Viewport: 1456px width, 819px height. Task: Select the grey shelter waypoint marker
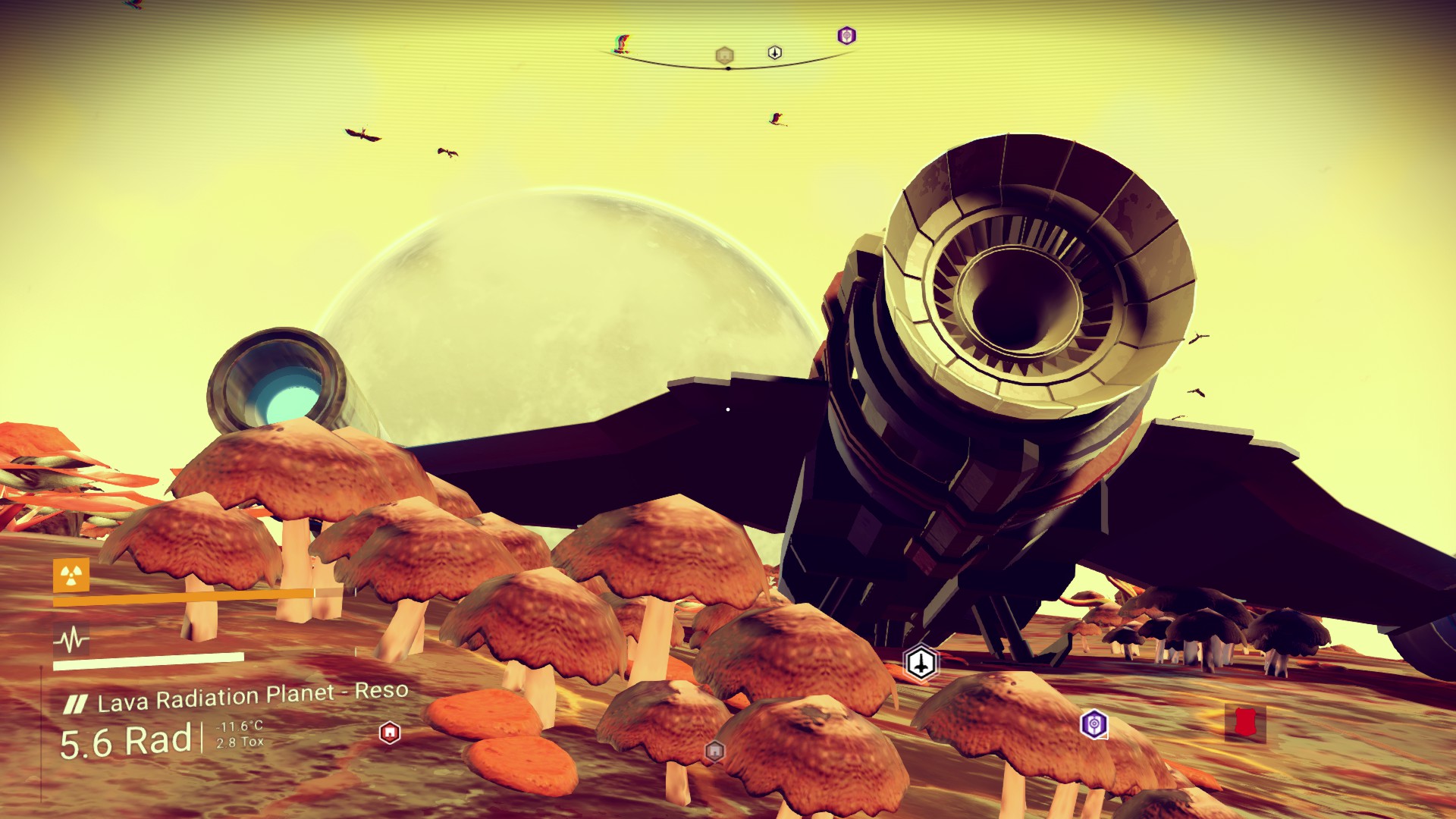pyautogui.click(x=714, y=752)
